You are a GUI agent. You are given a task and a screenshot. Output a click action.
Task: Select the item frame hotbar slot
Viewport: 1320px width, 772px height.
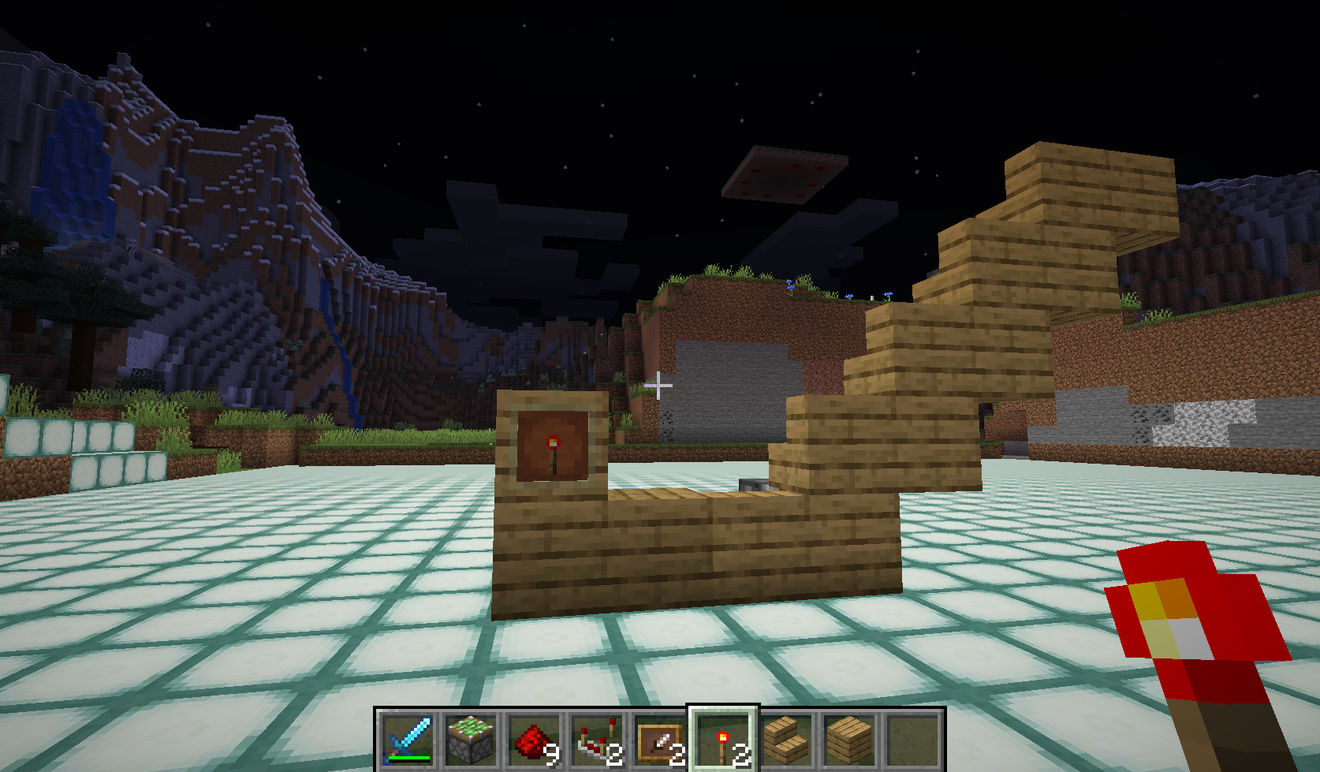click(658, 740)
